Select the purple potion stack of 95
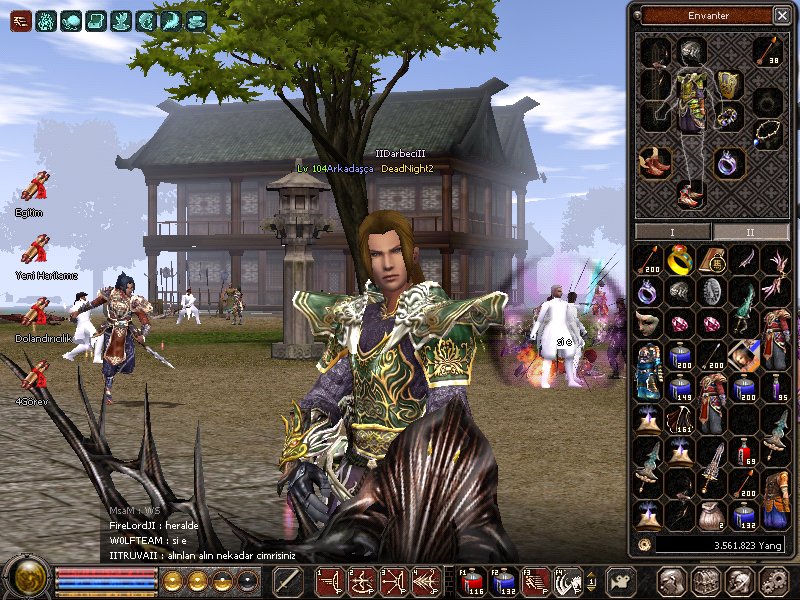 coord(775,387)
